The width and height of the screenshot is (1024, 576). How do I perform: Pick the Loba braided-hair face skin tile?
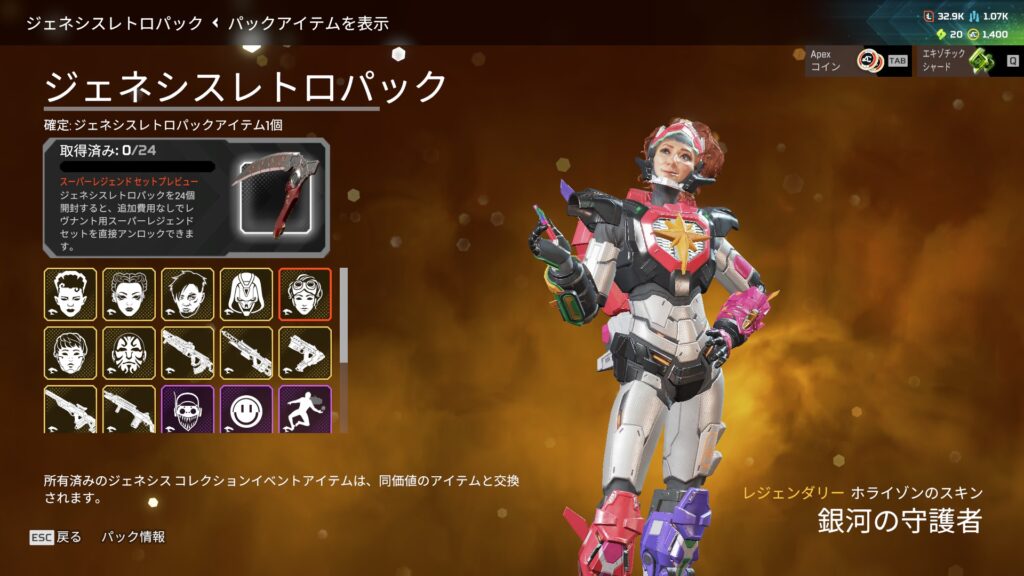pyautogui.click(x=129, y=294)
